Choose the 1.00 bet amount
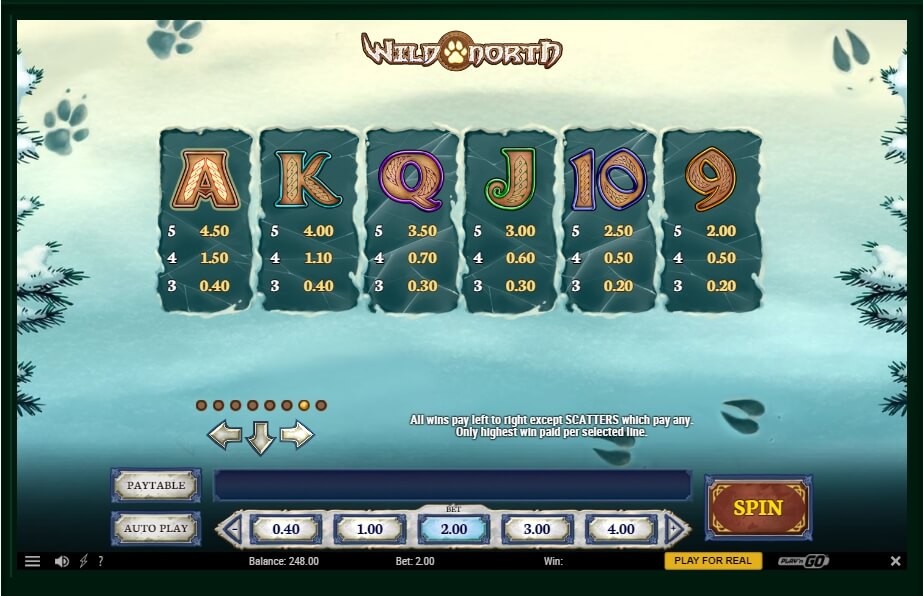Image resolution: width=923 pixels, height=596 pixels. [369, 529]
